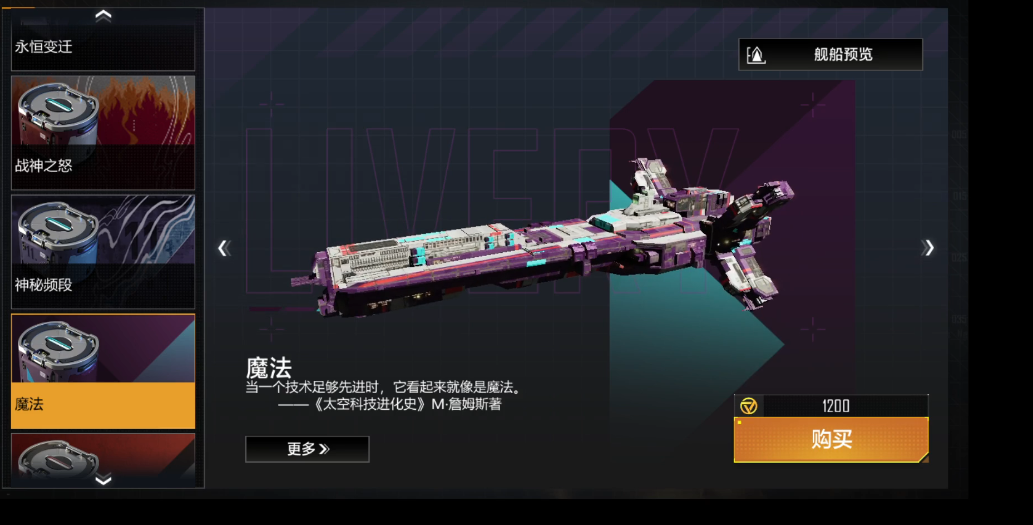Select the 神秘频段 livery
This screenshot has height=525, width=1033.
103,251
